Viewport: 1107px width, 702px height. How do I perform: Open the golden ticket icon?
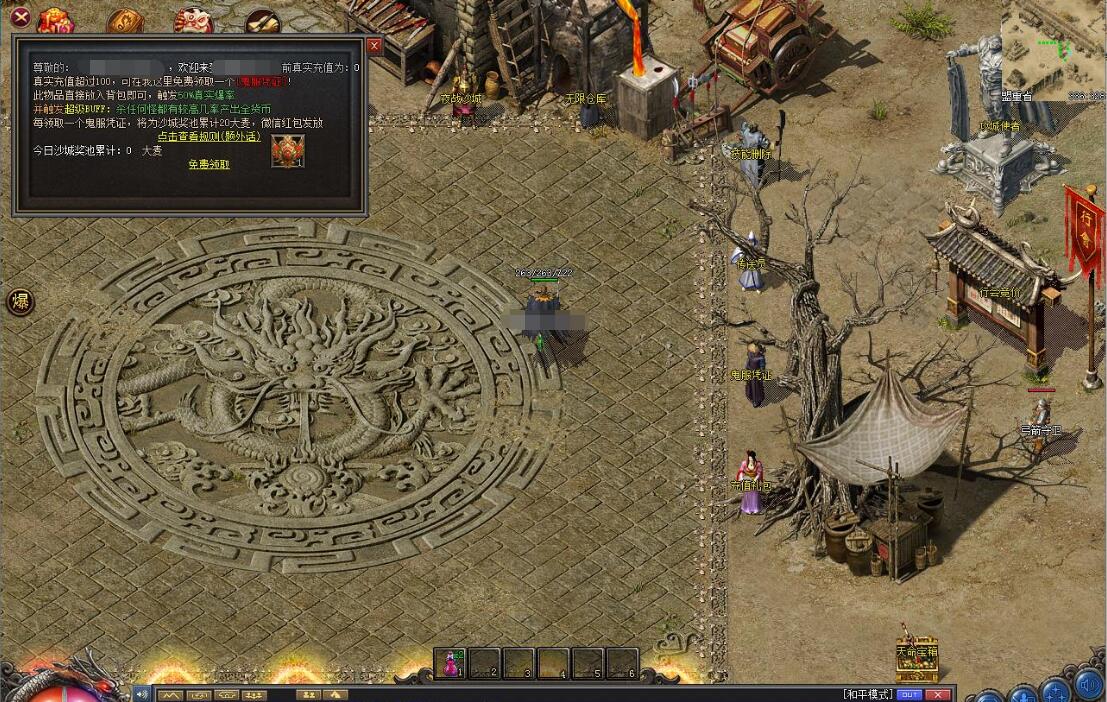point(125,22)
